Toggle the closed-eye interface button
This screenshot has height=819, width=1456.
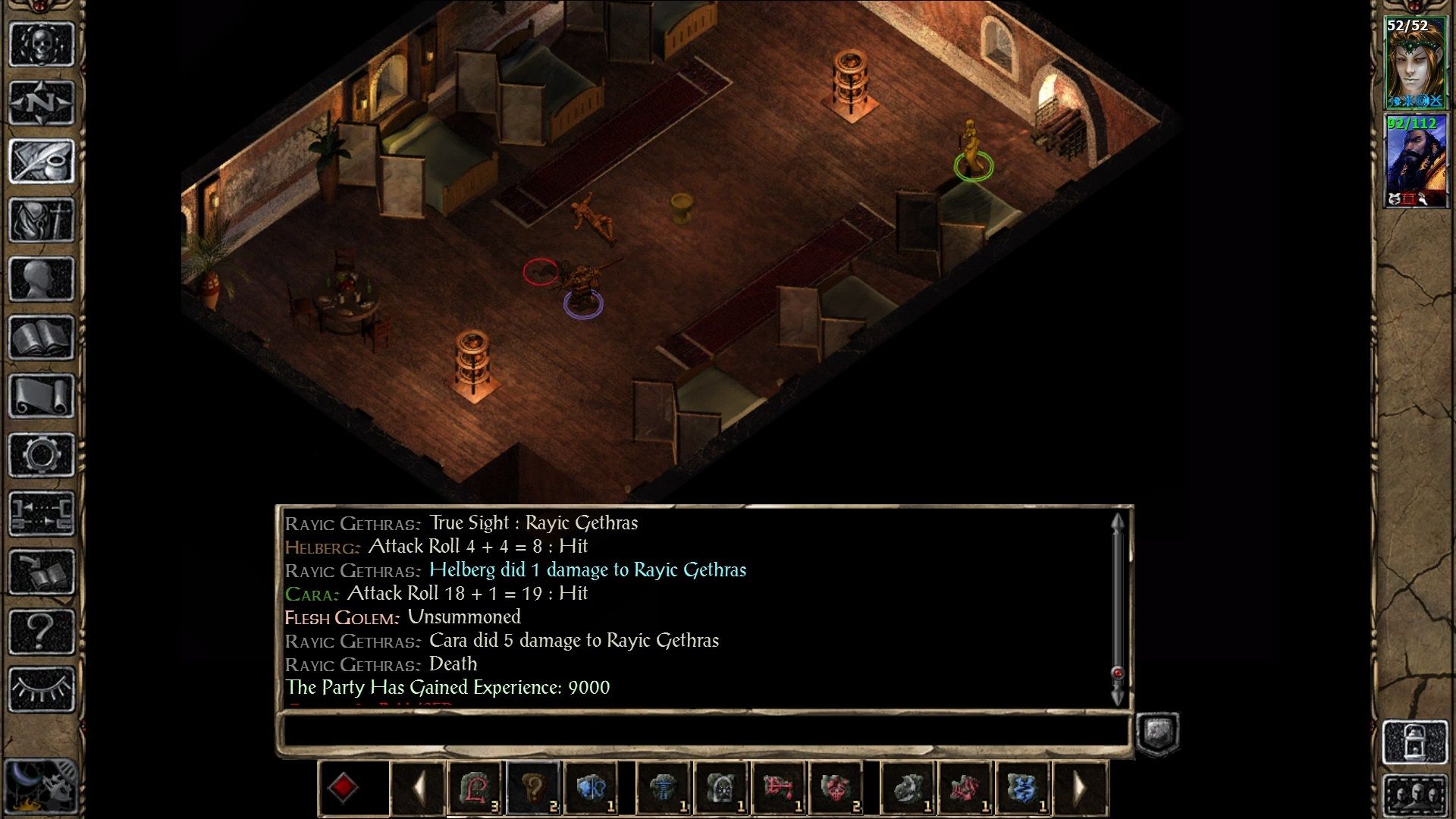[42, 689]
